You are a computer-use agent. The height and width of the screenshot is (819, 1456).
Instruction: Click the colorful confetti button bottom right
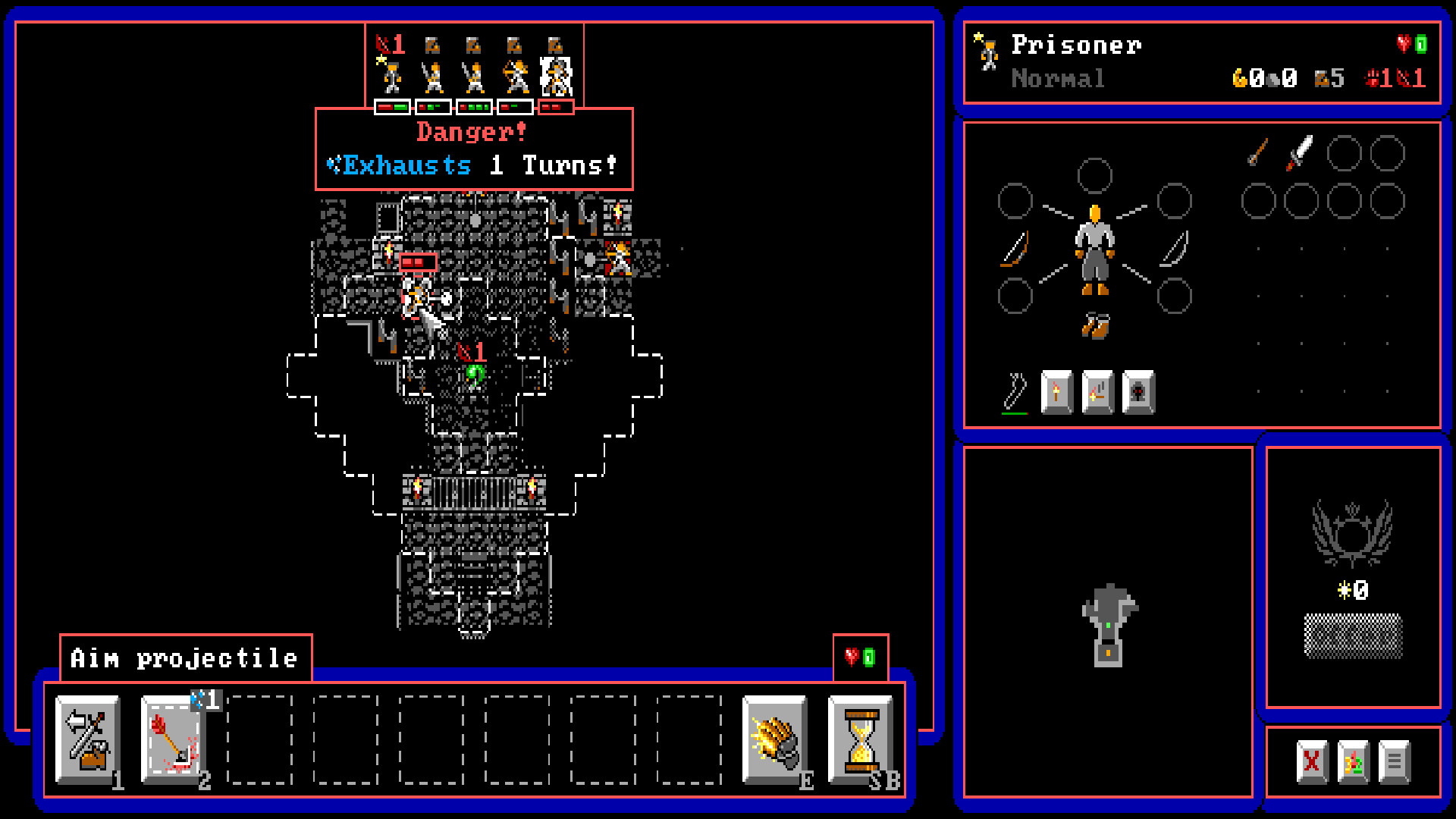1353,762
